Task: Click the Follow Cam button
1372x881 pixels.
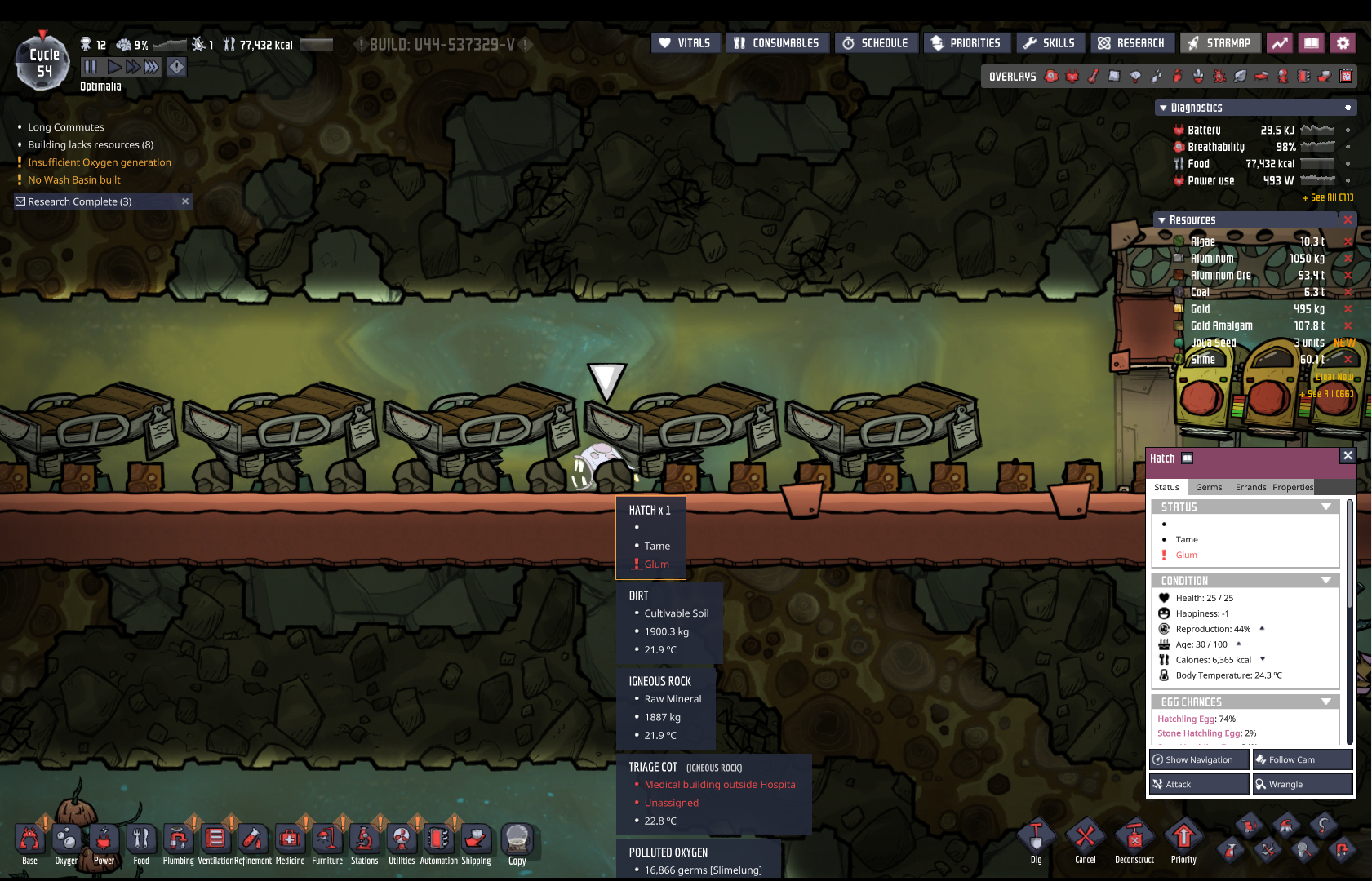Action: coord(1303,759)
